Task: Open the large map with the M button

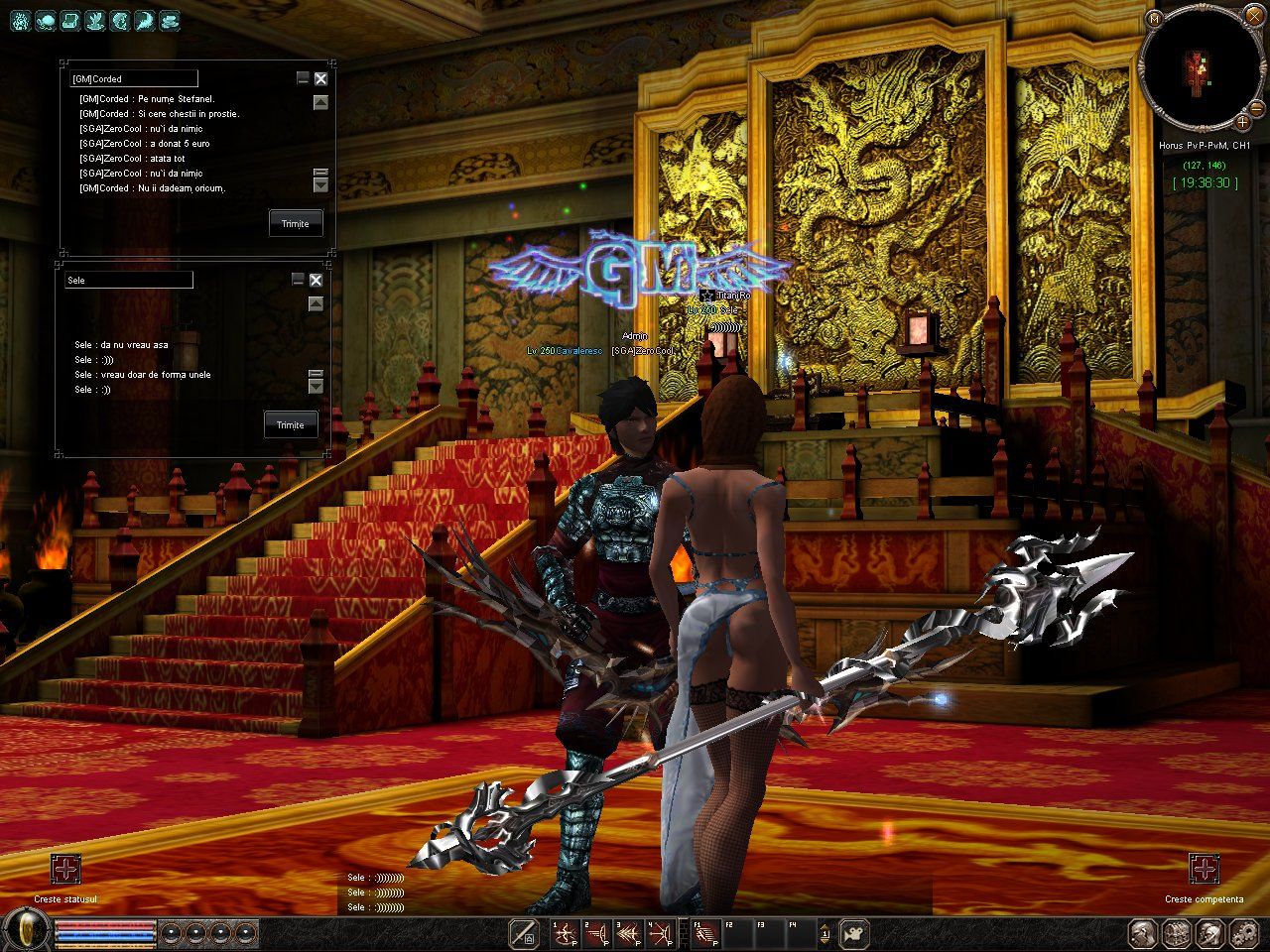Action: (x=1153, y=19)
